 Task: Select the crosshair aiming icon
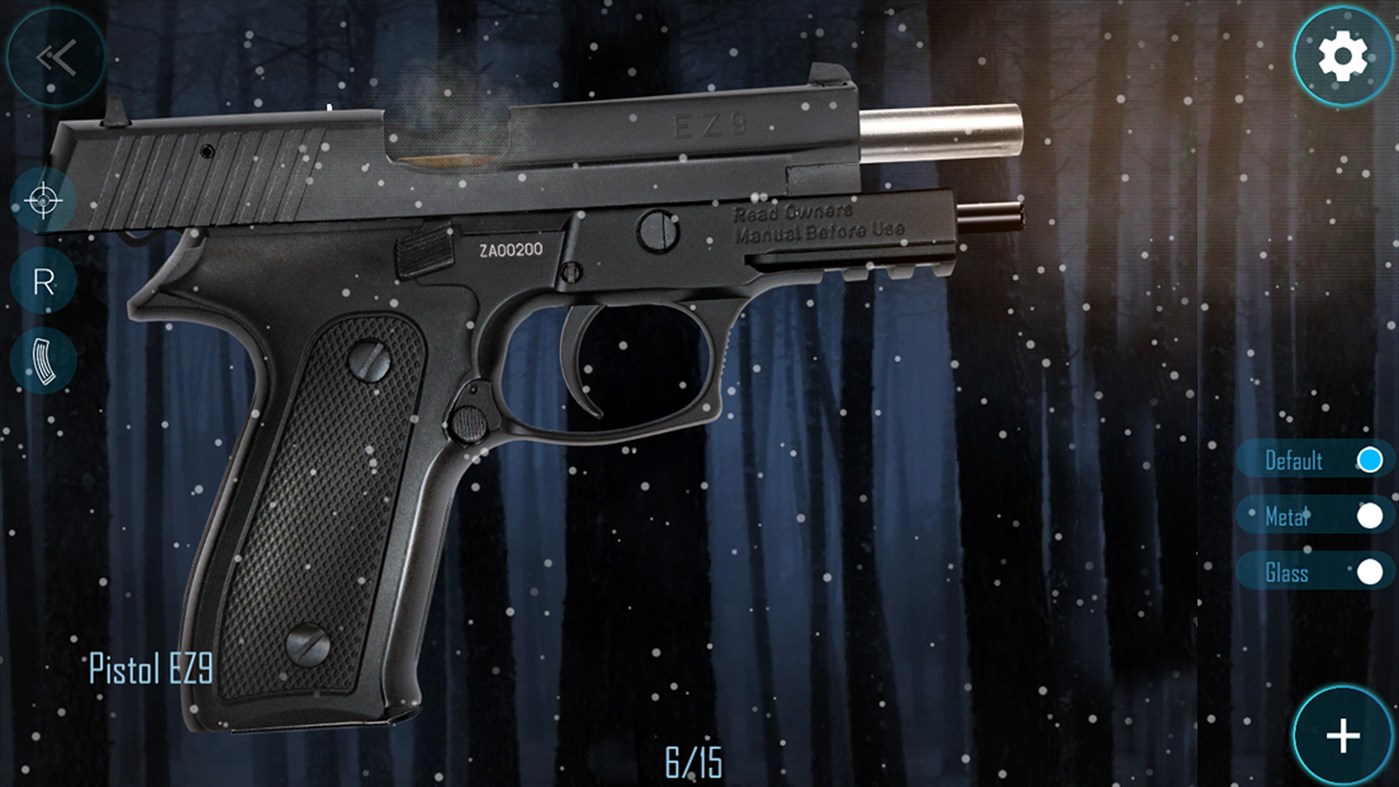[x=42, y=200]
